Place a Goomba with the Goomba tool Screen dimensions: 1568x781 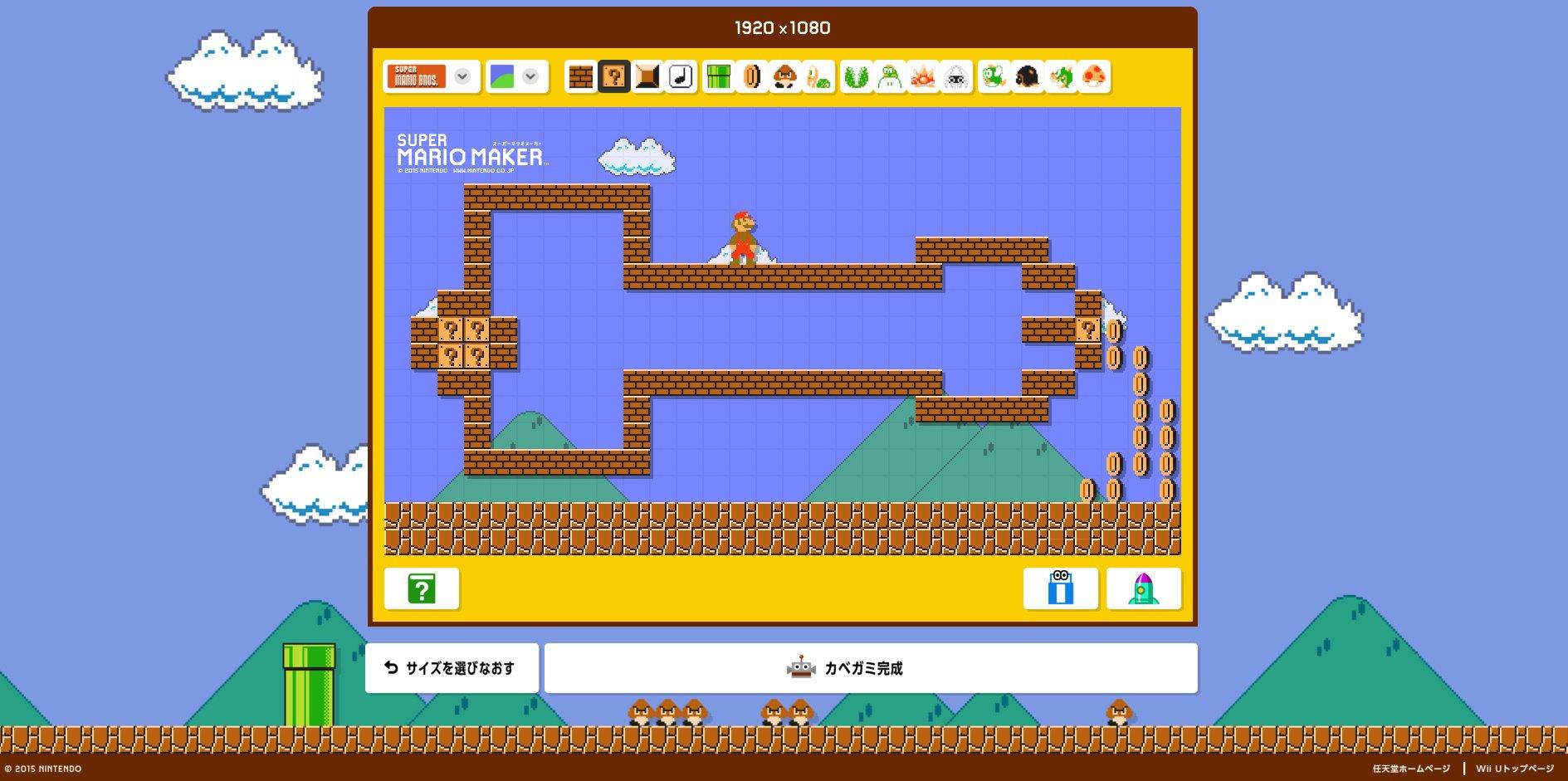[785, 77]
